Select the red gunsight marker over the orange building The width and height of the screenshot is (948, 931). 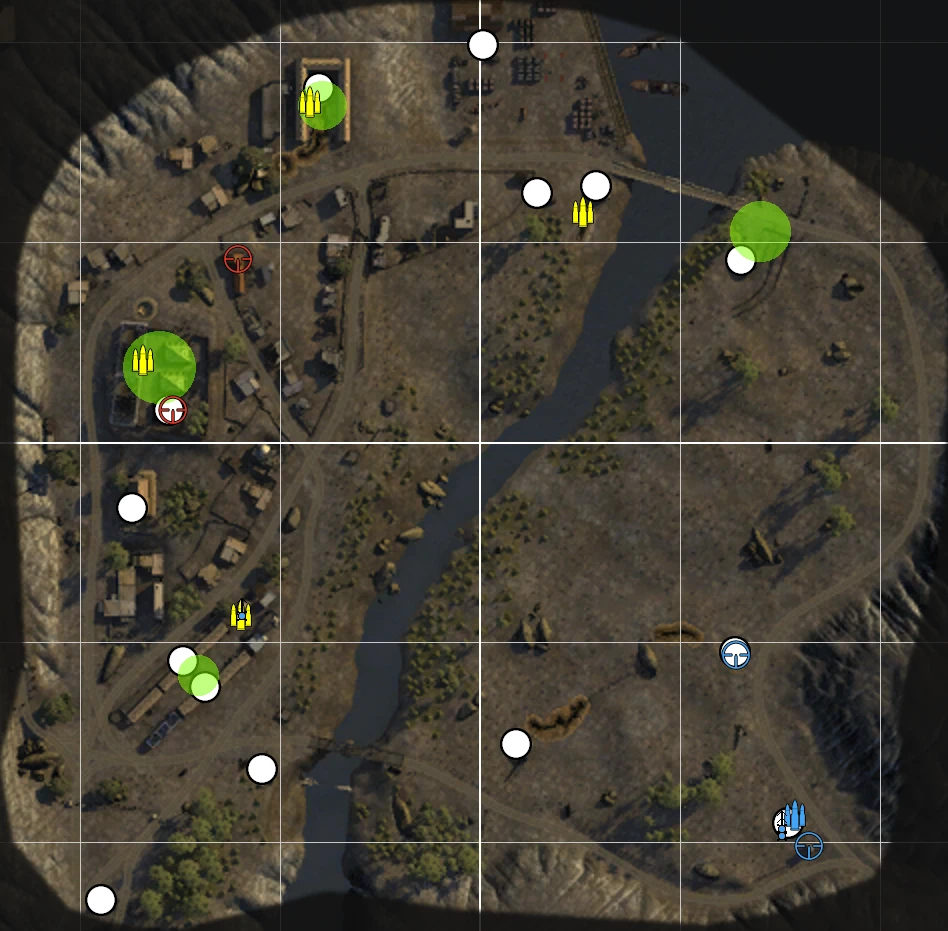point(238,260)
